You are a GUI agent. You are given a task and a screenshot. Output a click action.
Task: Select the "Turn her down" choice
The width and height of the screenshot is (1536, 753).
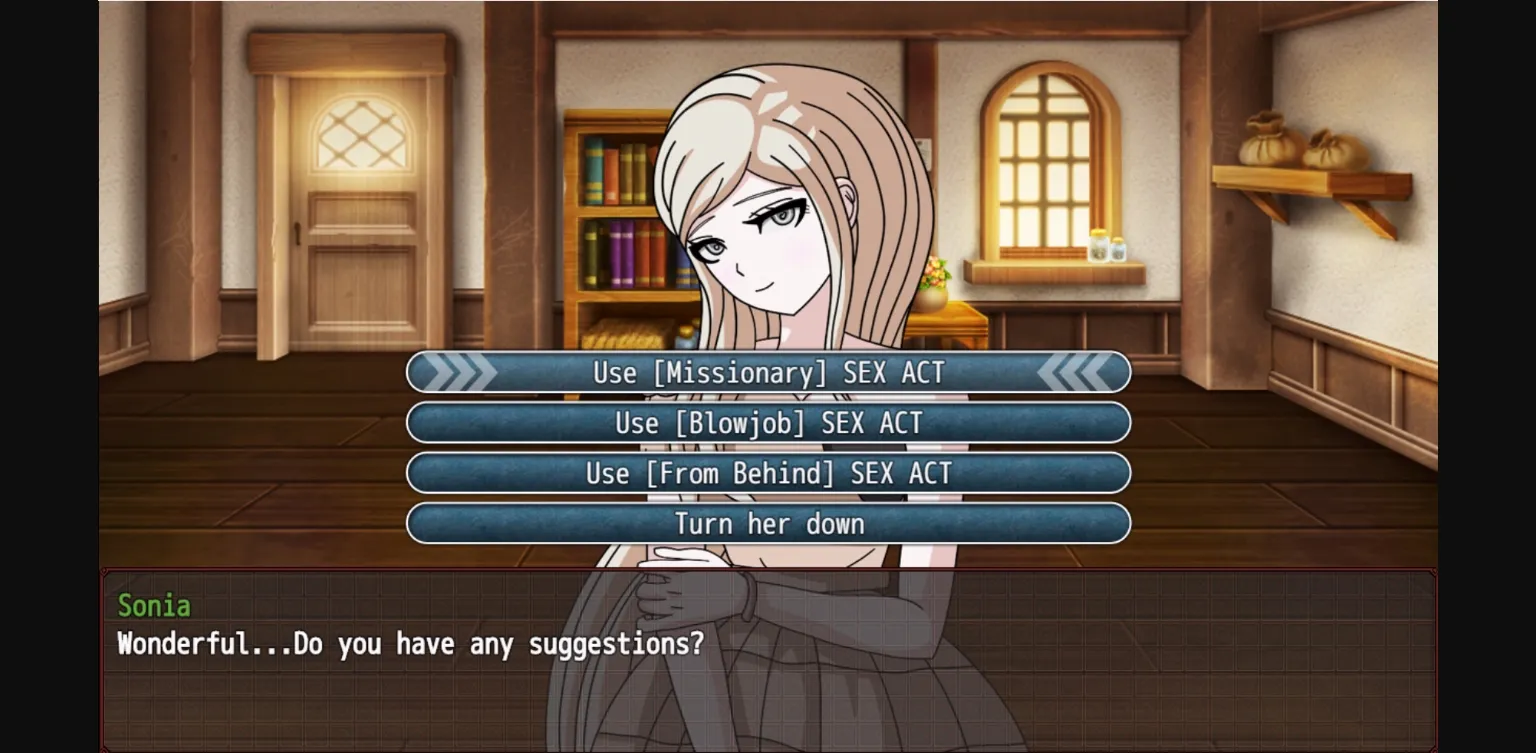point(767,523)
